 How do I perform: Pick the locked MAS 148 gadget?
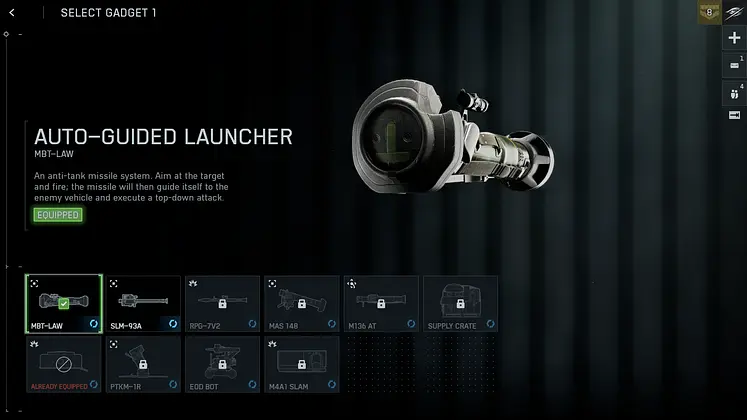[x=301, y=303]
